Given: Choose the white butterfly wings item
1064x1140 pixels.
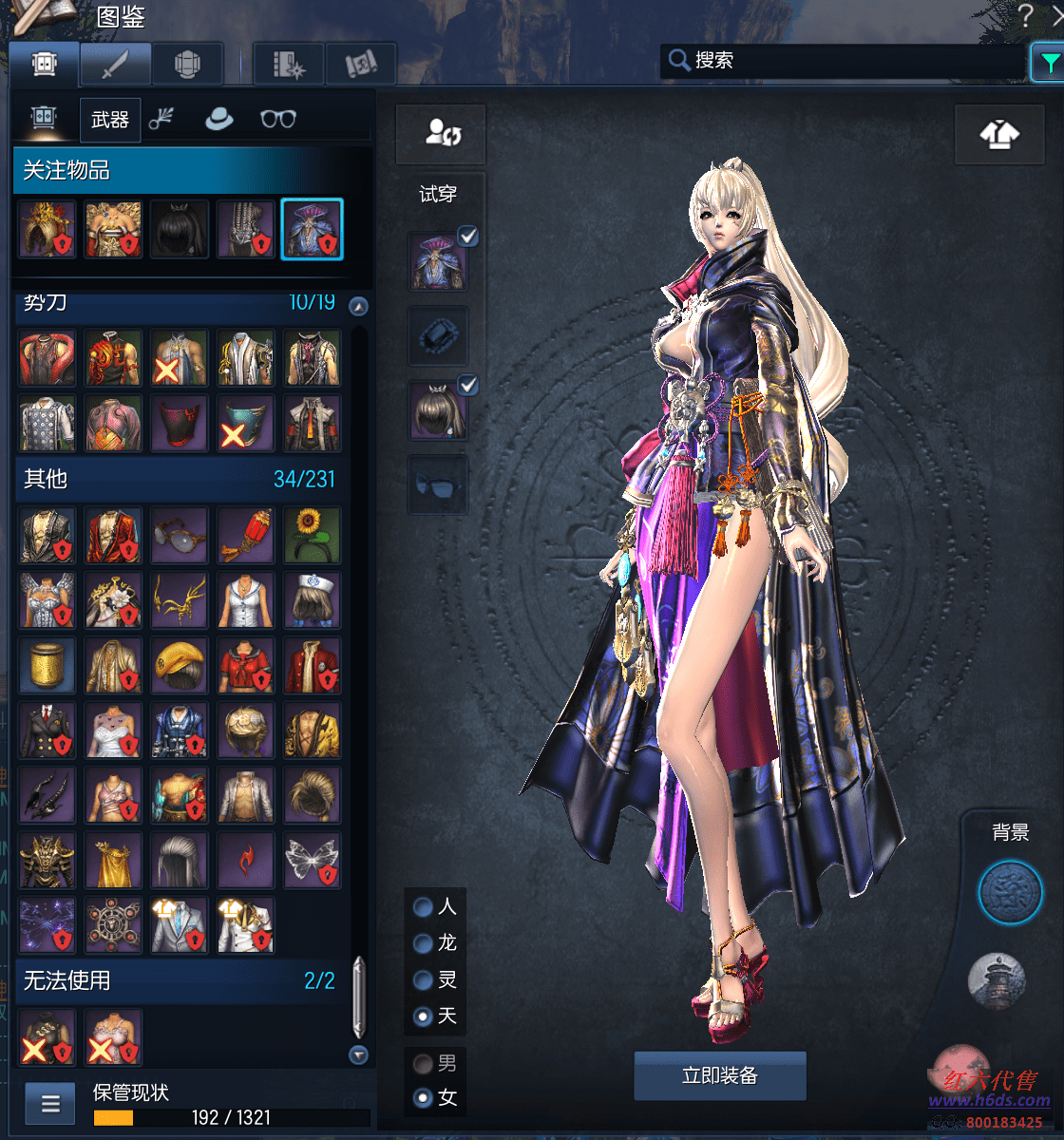Looking at the screenshot, I should pos(312,861).
